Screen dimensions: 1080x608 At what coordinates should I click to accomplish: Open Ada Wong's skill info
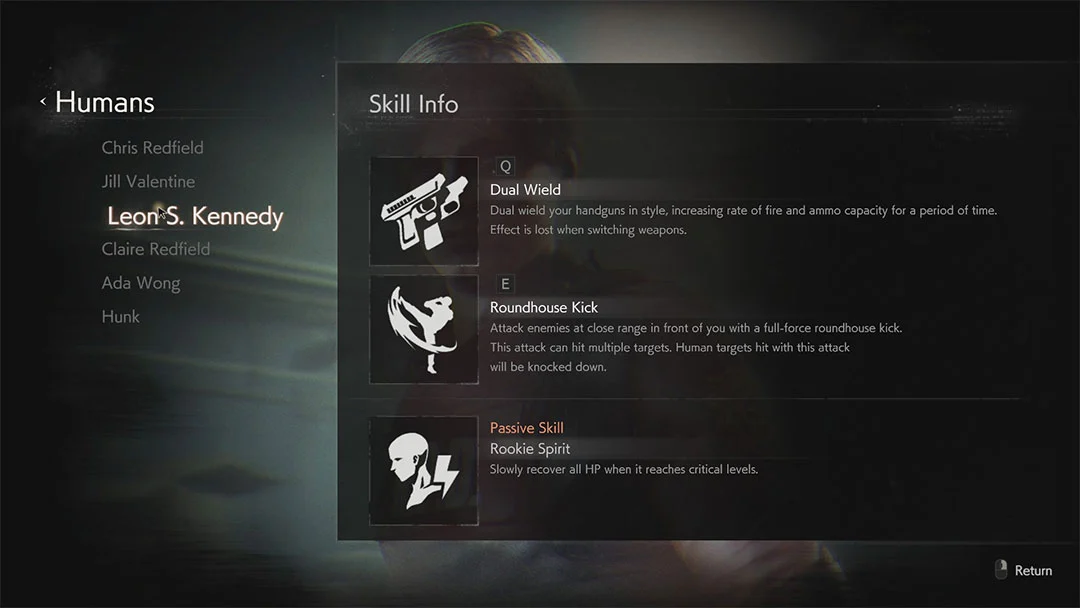pyautogui.click(x=141, y=283)
